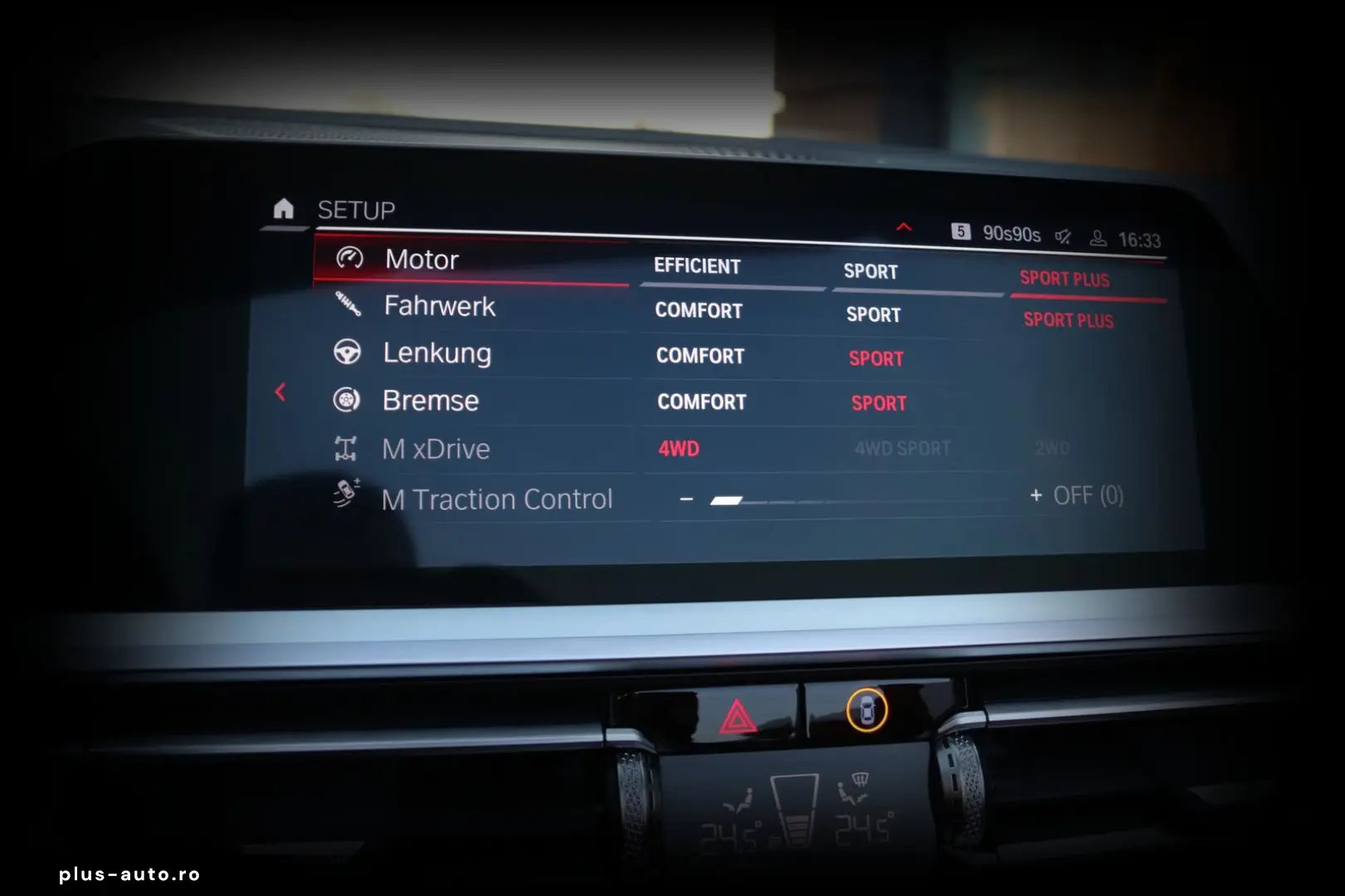1345x896 pixels.
Task: Adjust the M Traction Control slider
Action: coord(726,501)
